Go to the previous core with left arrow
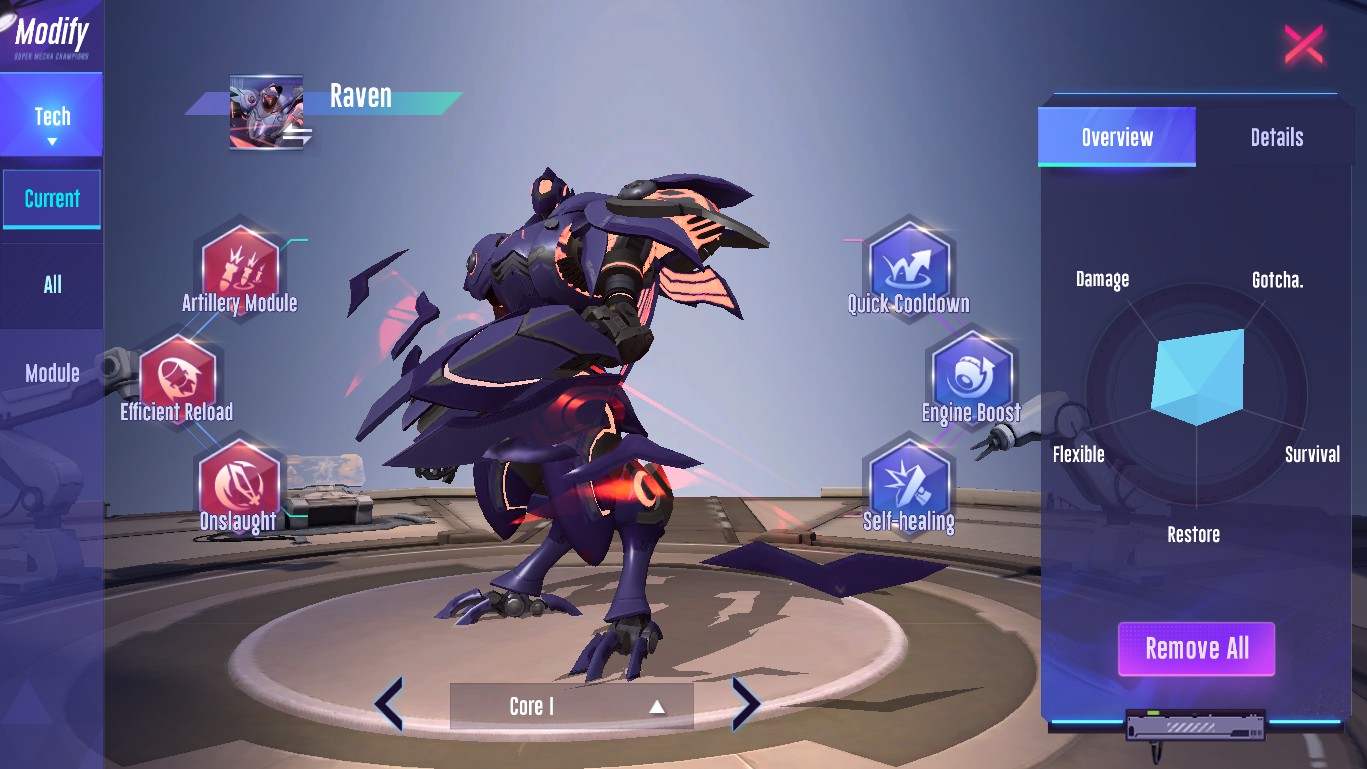The width and height of the screenshot is (1367, 769). (x=389, y=704)
